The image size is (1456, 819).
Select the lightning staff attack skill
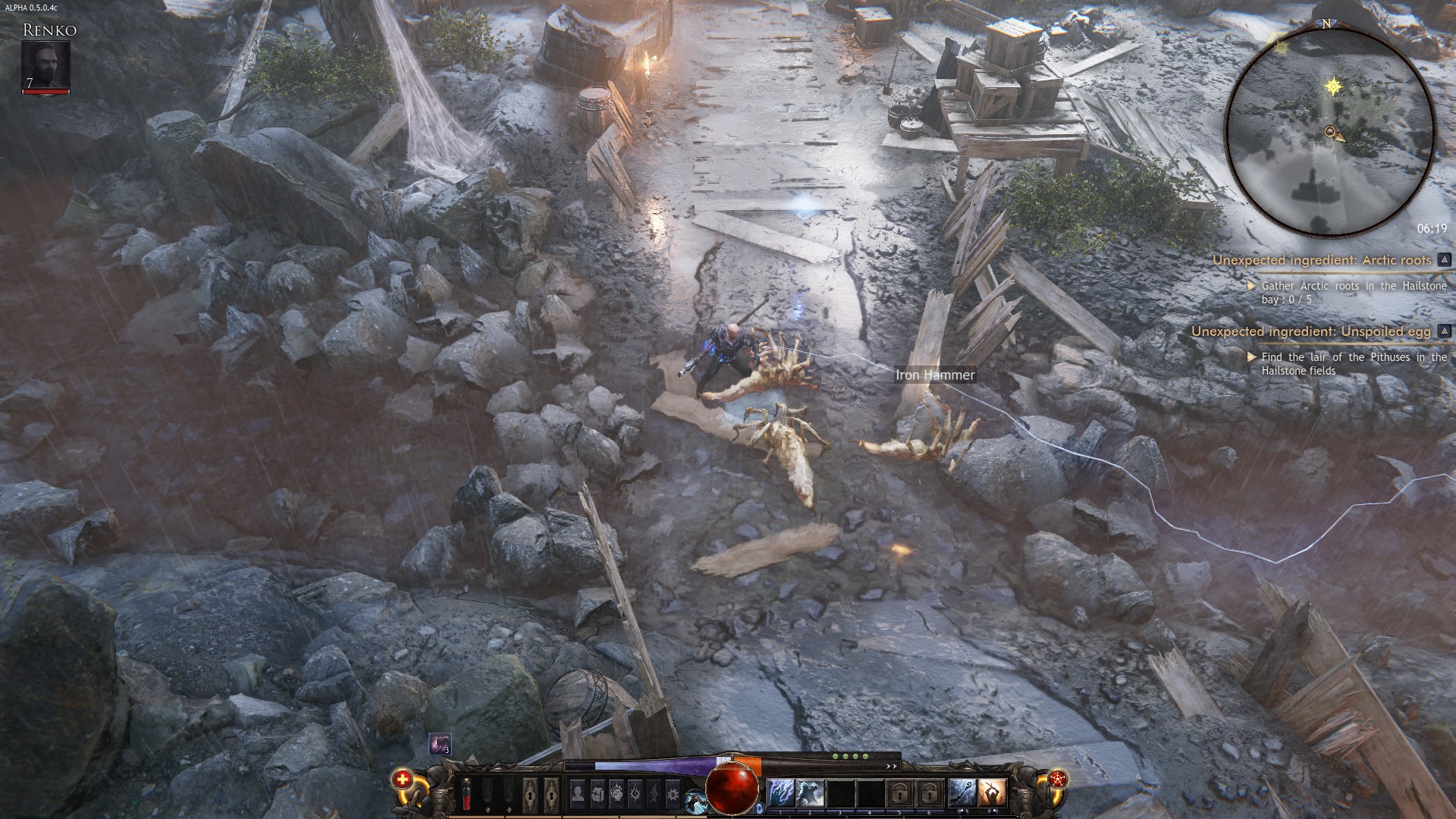(962, 793)
